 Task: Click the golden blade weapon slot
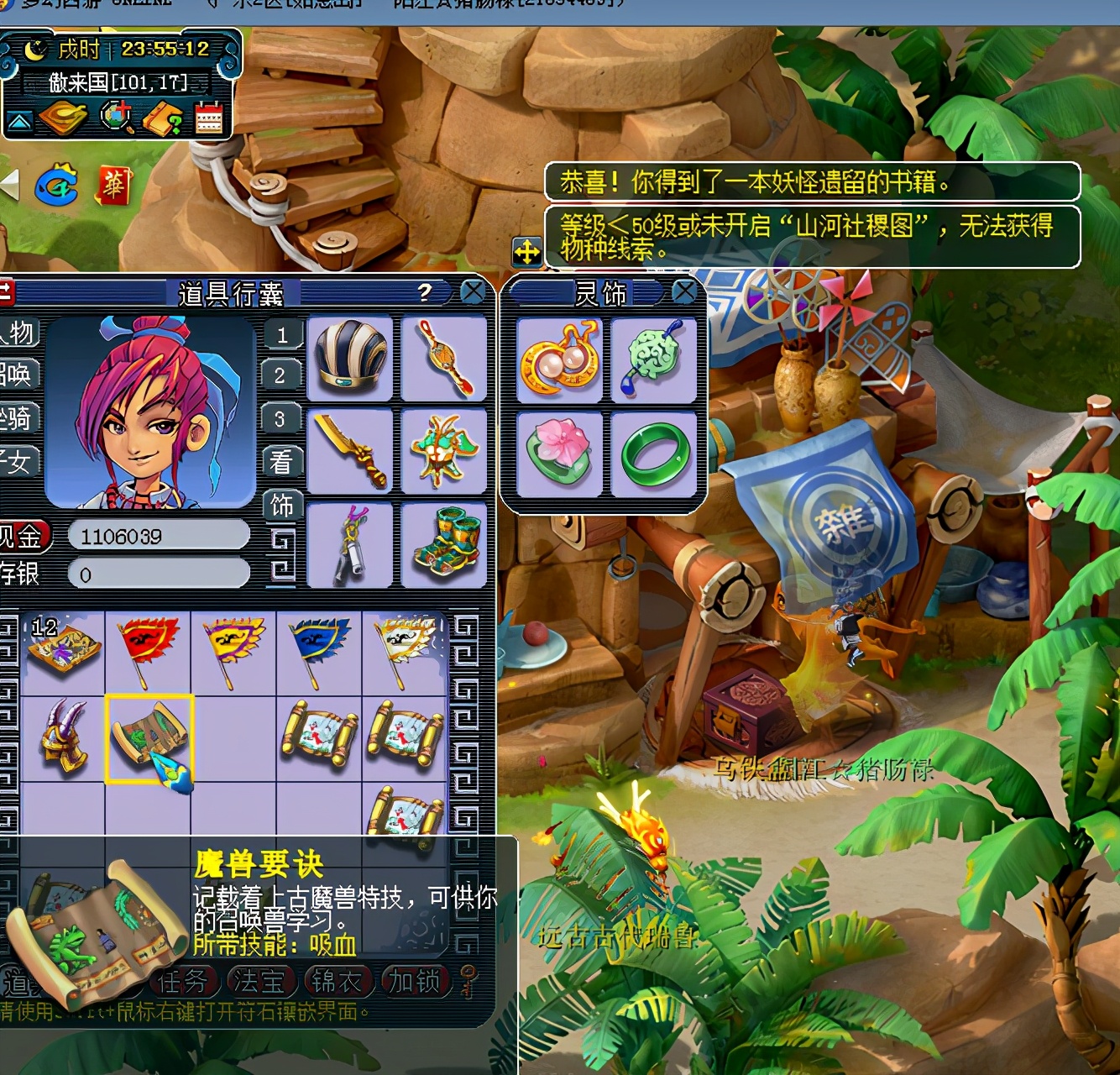351,451
